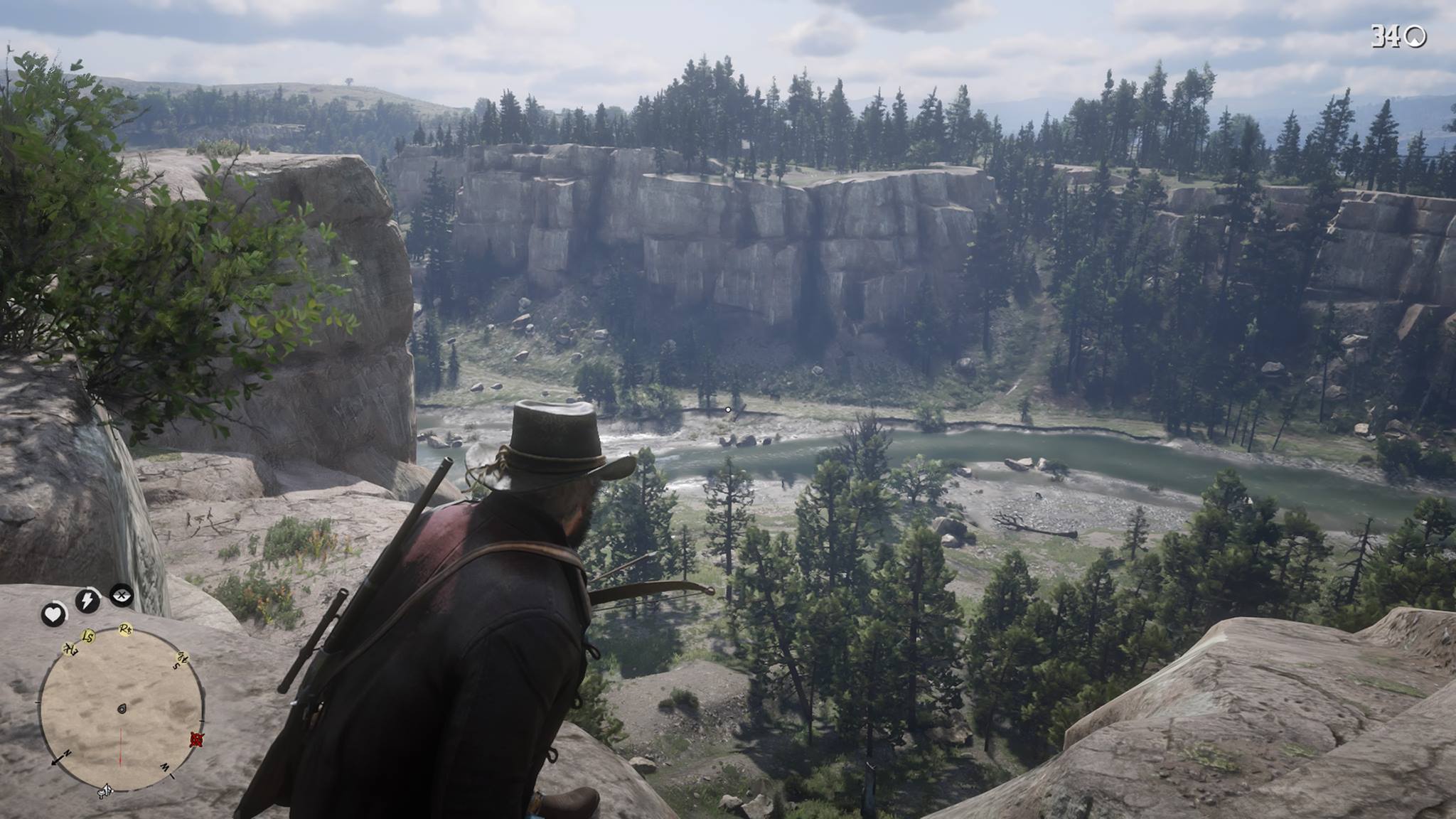Select the yellow 'Rt' minimap marker
1456x819 pixels.
click(126, 628)
